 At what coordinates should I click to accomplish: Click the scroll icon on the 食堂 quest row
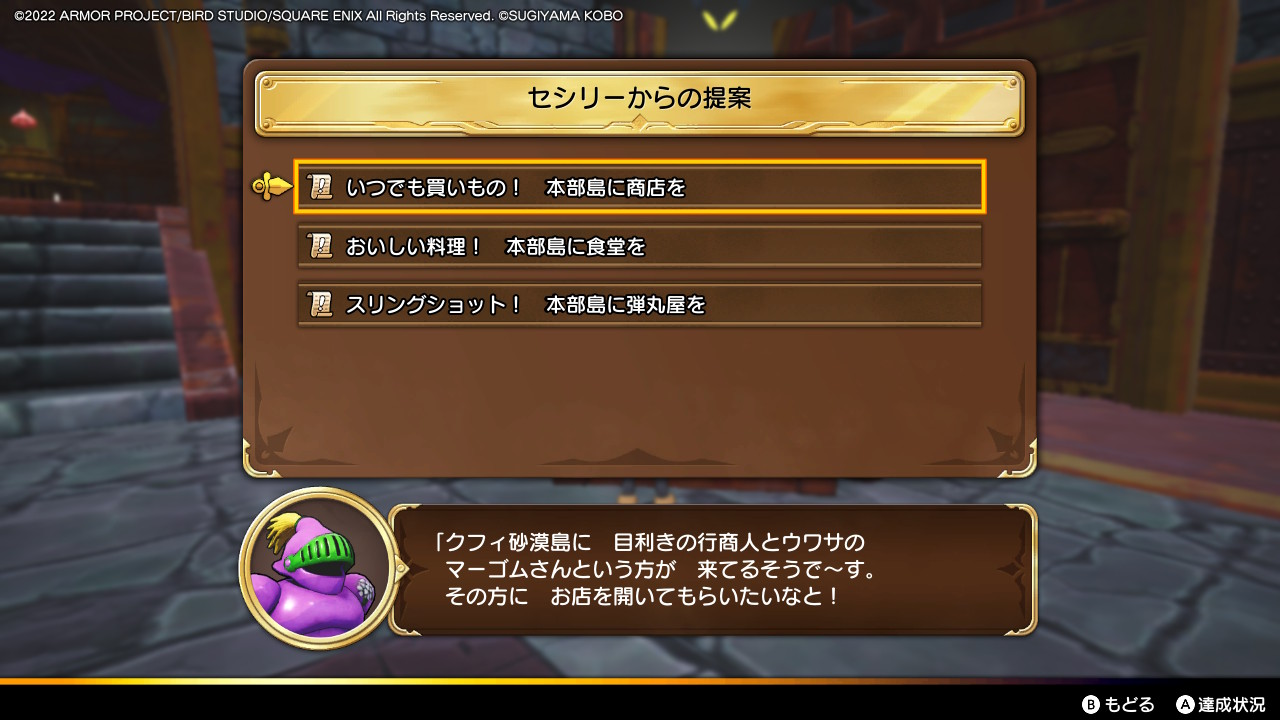(x=319, y=245)
